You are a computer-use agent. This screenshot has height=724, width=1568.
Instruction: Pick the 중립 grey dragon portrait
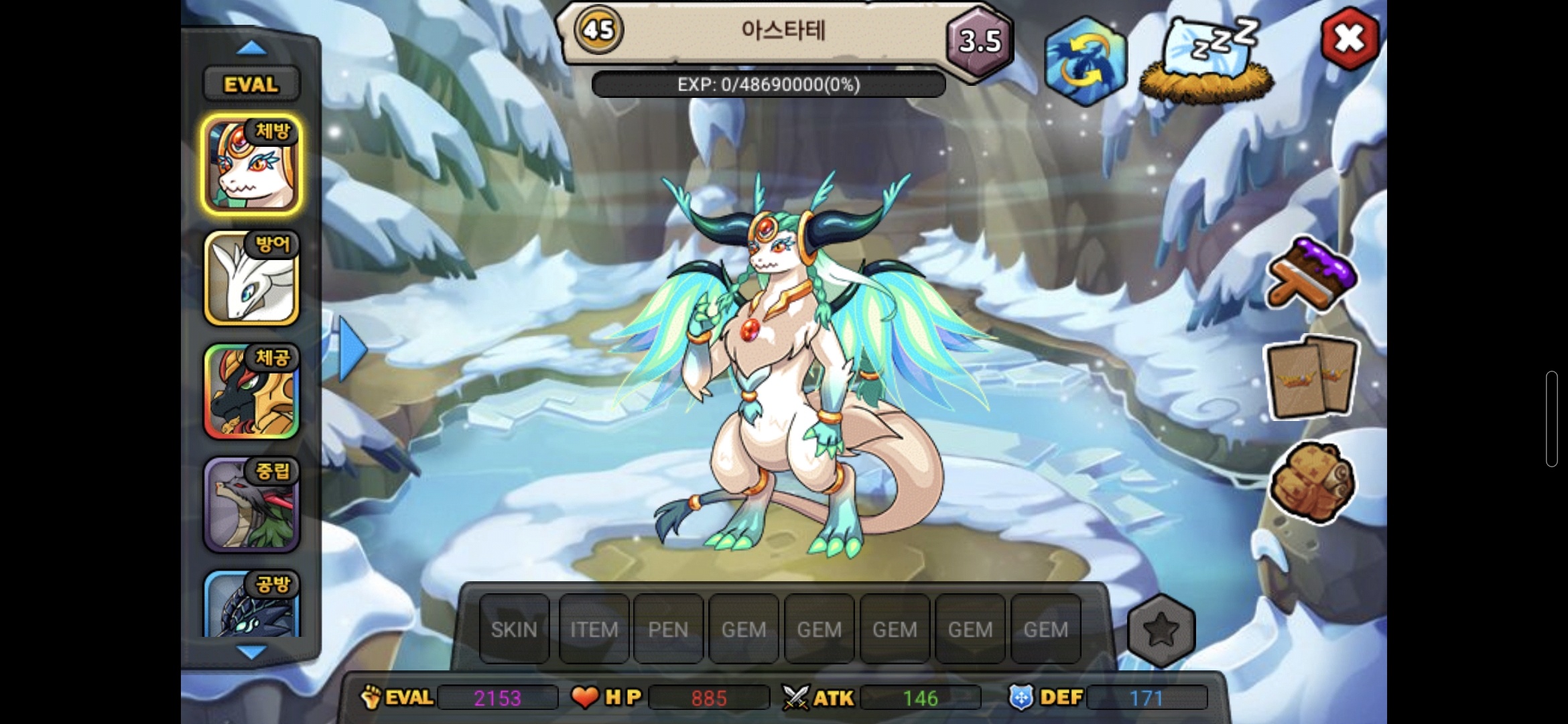(x=251, y=505)
